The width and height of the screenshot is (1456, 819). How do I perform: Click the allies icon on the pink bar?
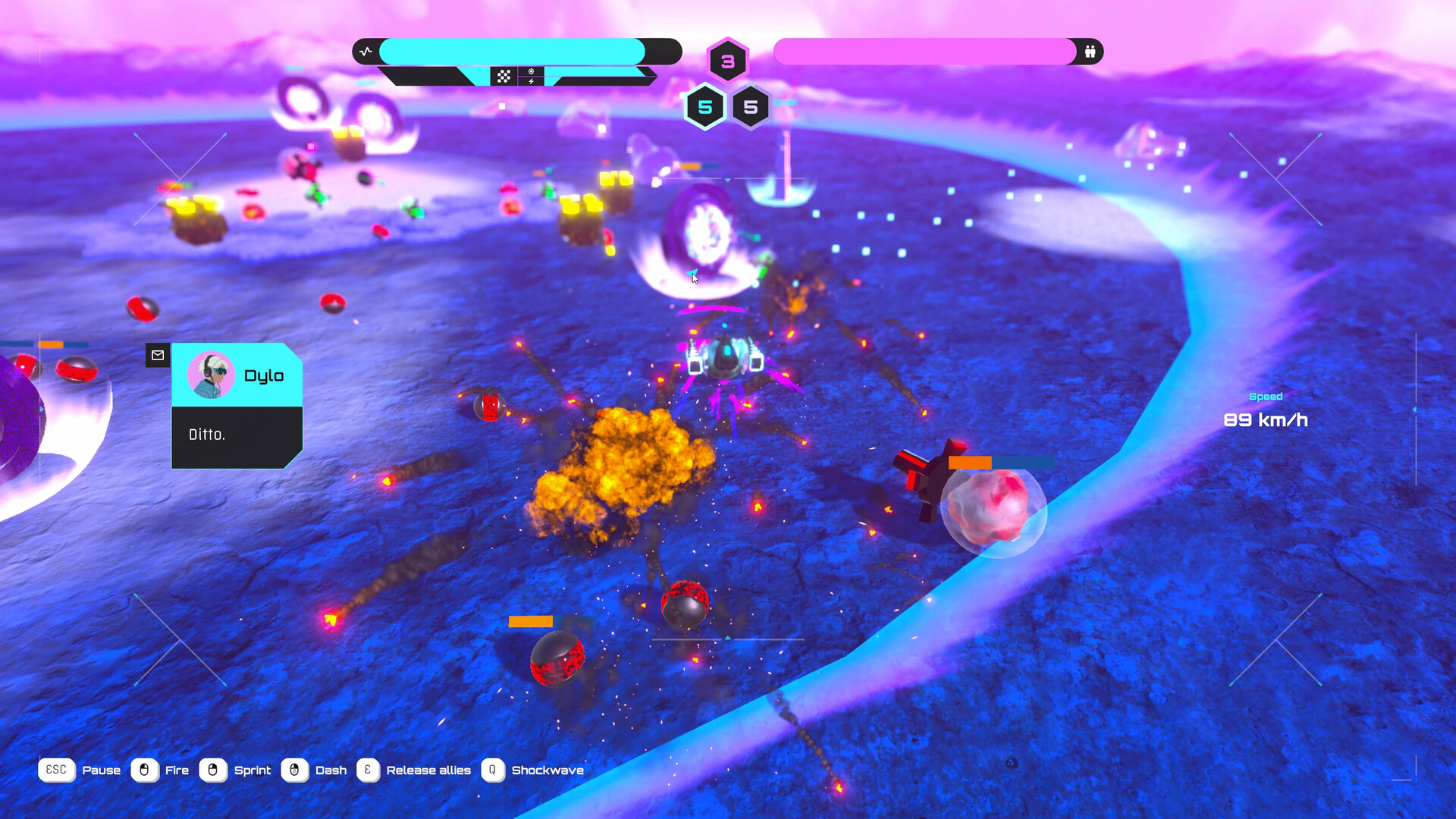coord(1090,52)
